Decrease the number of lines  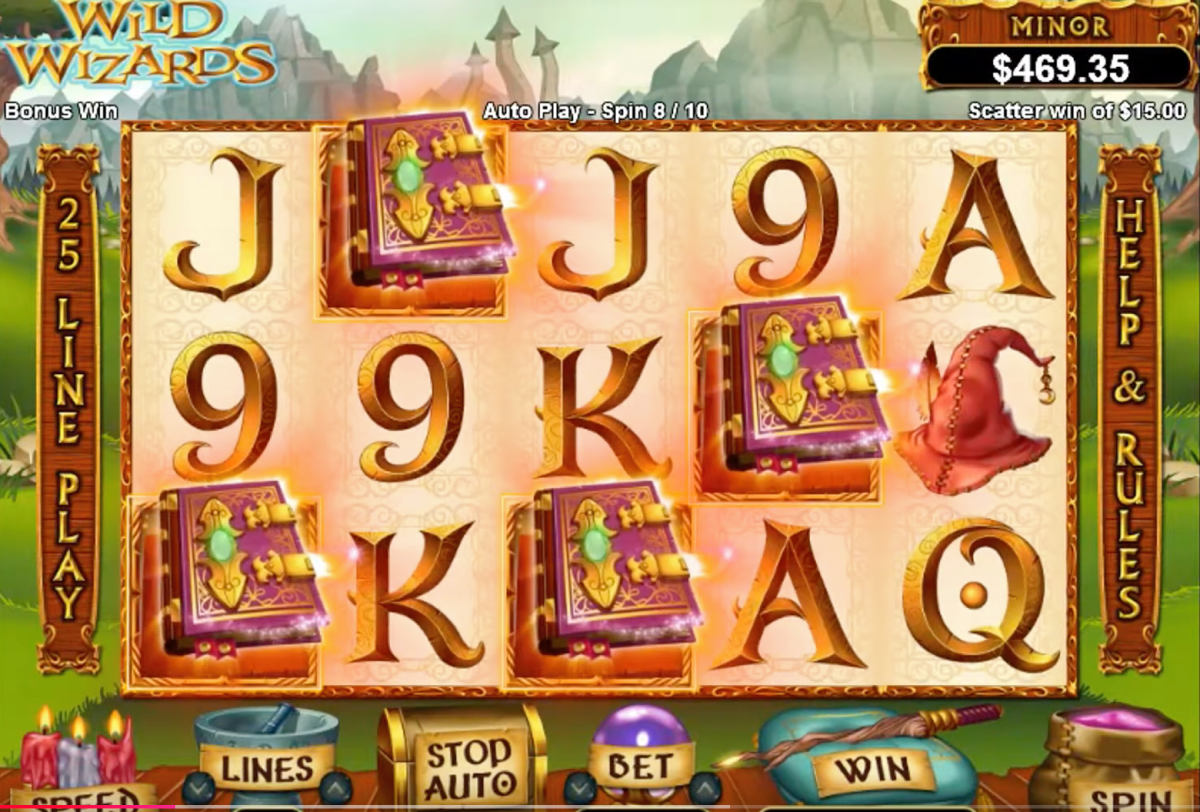[x=198, y=787]
